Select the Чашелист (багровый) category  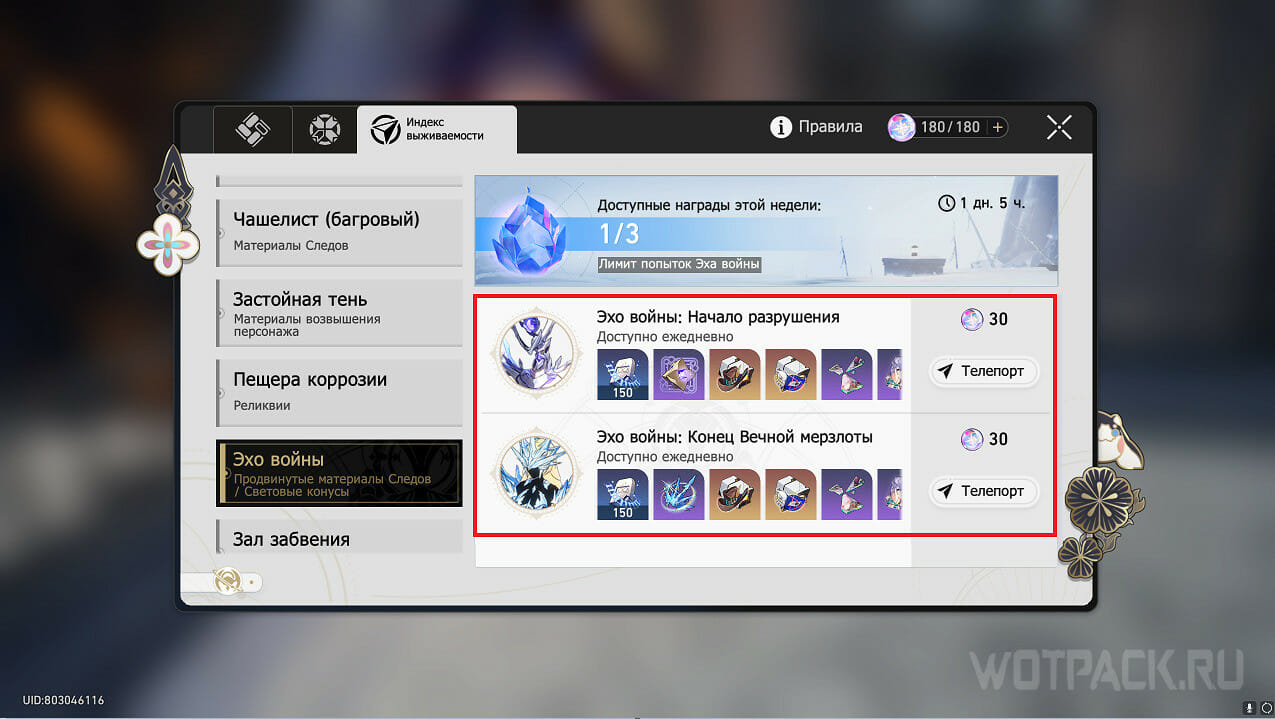point(339,230)
